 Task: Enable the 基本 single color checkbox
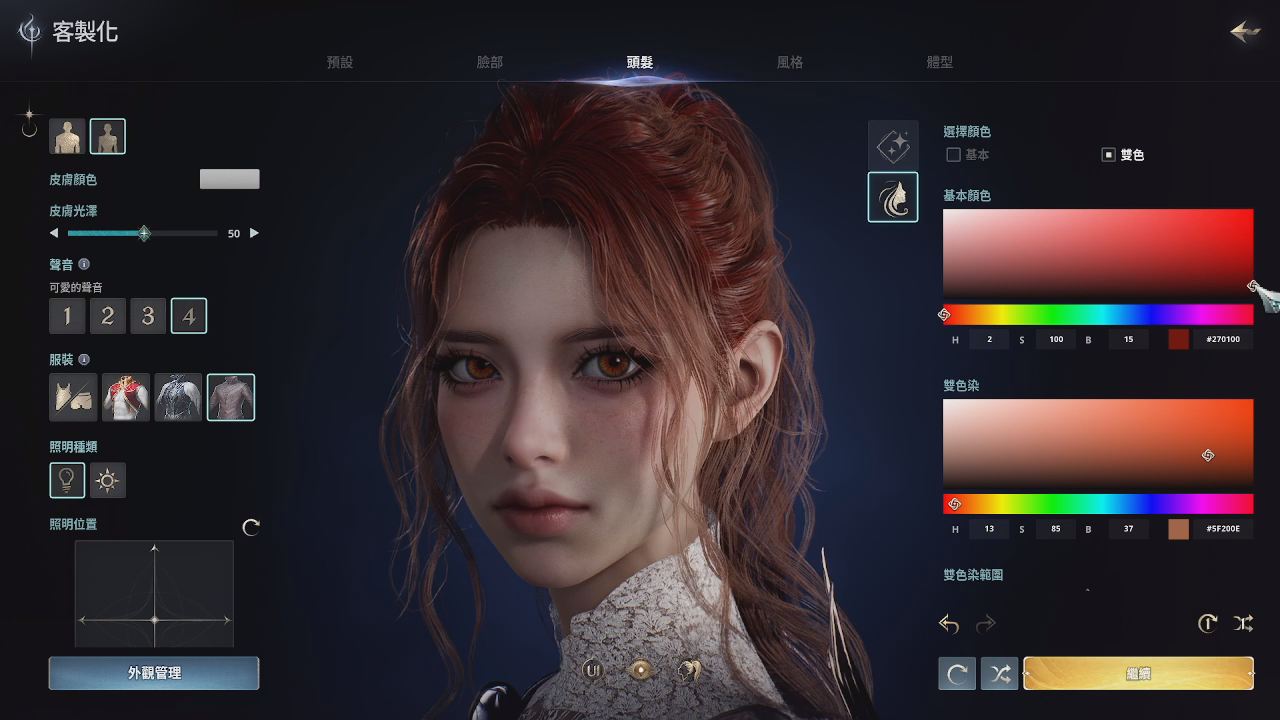(x=953, y=155)
